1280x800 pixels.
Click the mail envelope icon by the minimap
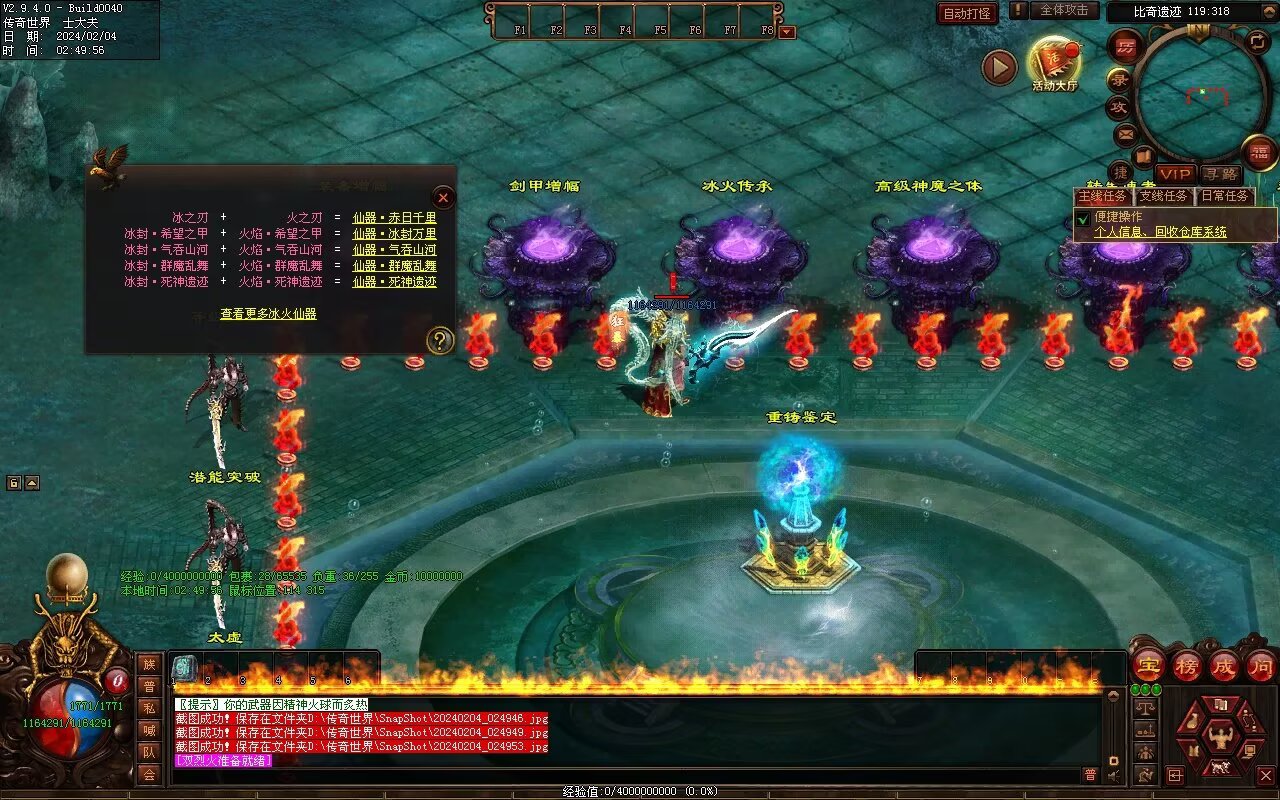(1125, 133)
